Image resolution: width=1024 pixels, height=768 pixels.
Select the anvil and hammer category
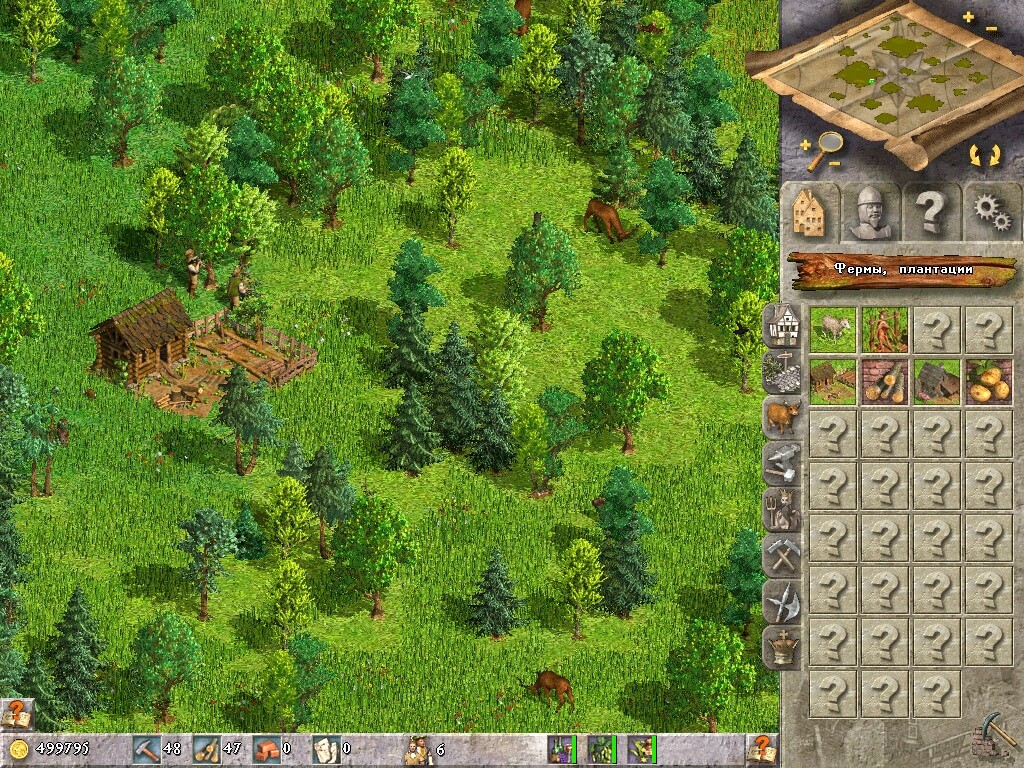pos(782,463)
